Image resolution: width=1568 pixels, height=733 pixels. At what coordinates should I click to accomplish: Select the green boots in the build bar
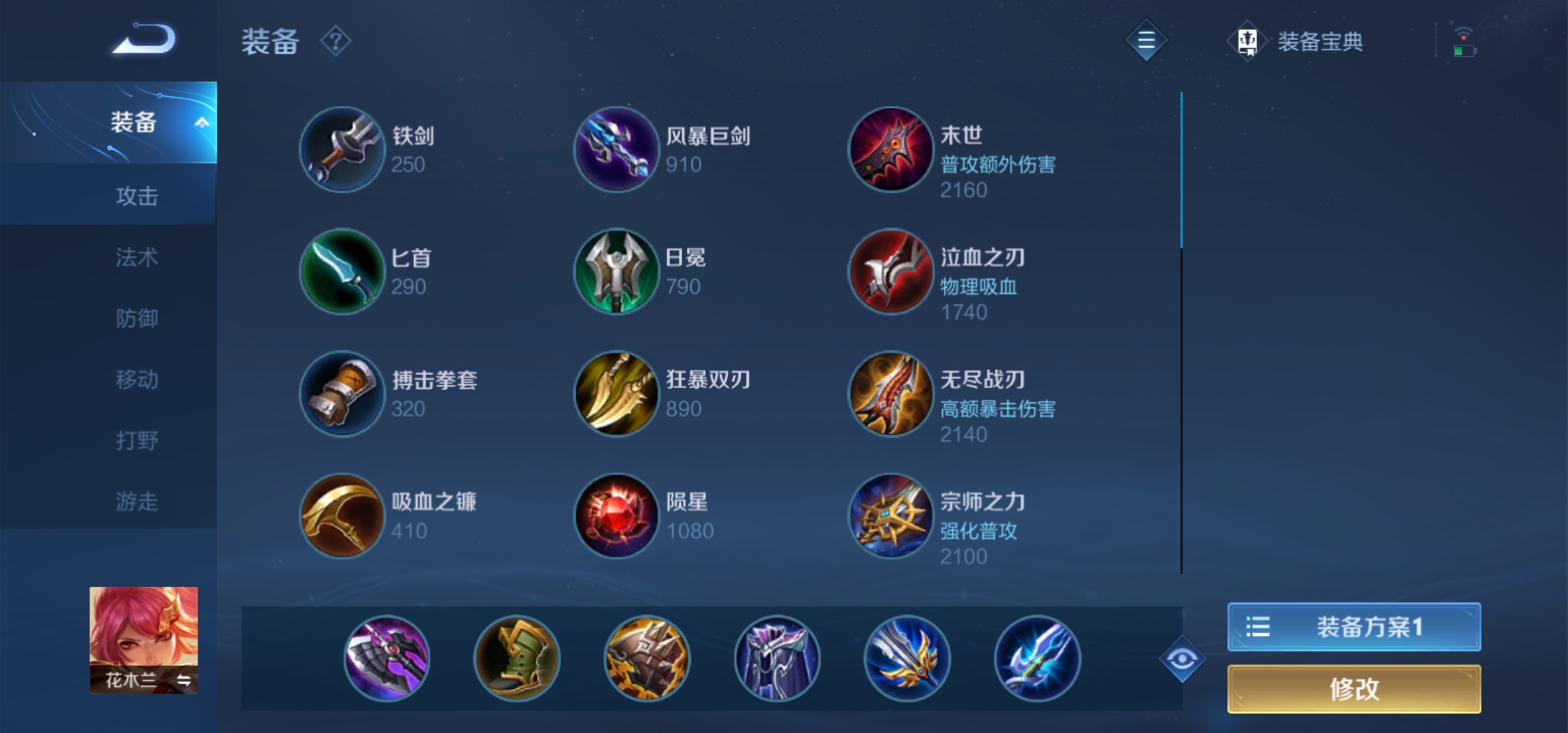[x=516, y=658]
